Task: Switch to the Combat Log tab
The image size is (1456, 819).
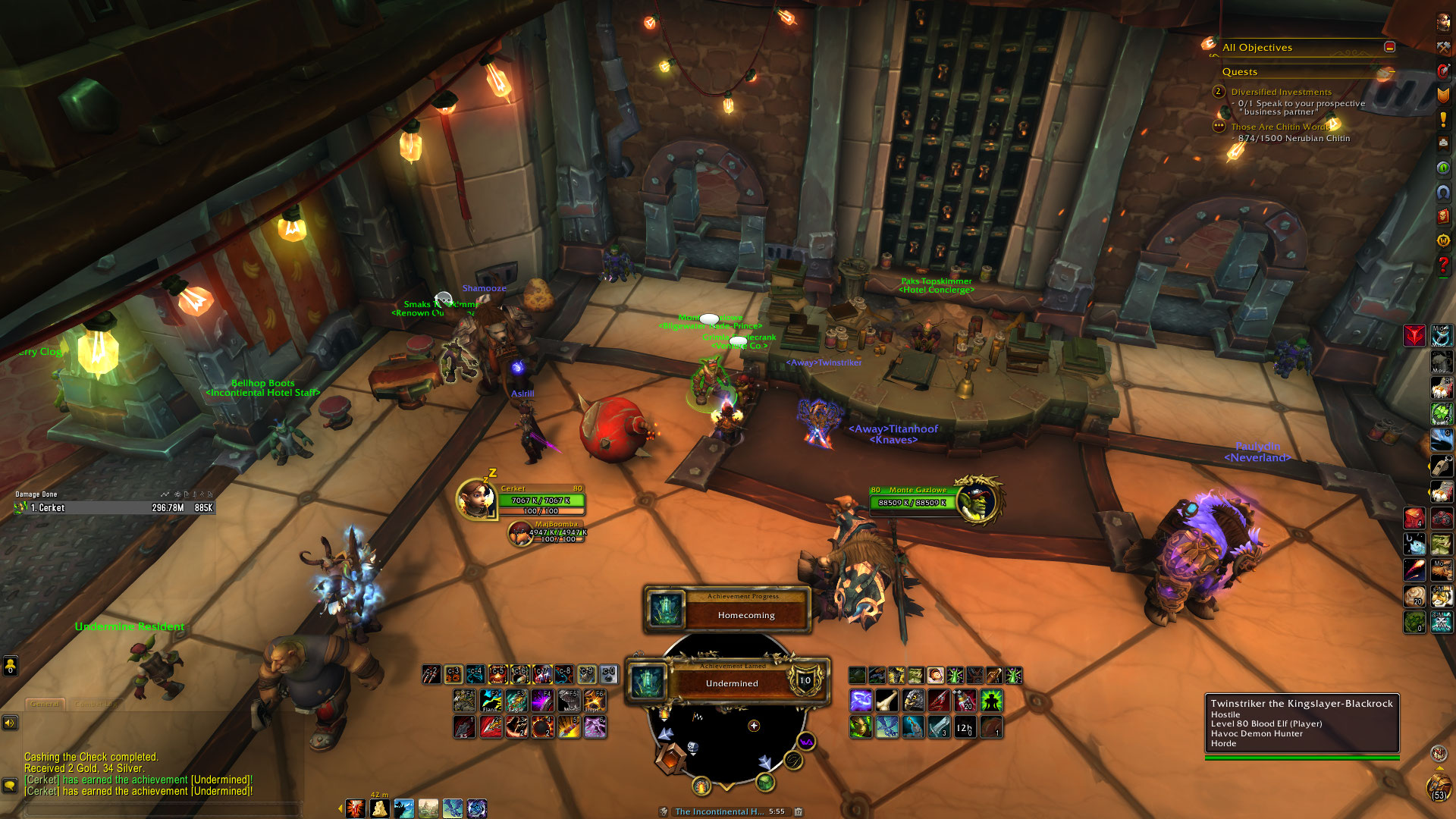Action: pos(95,704)
